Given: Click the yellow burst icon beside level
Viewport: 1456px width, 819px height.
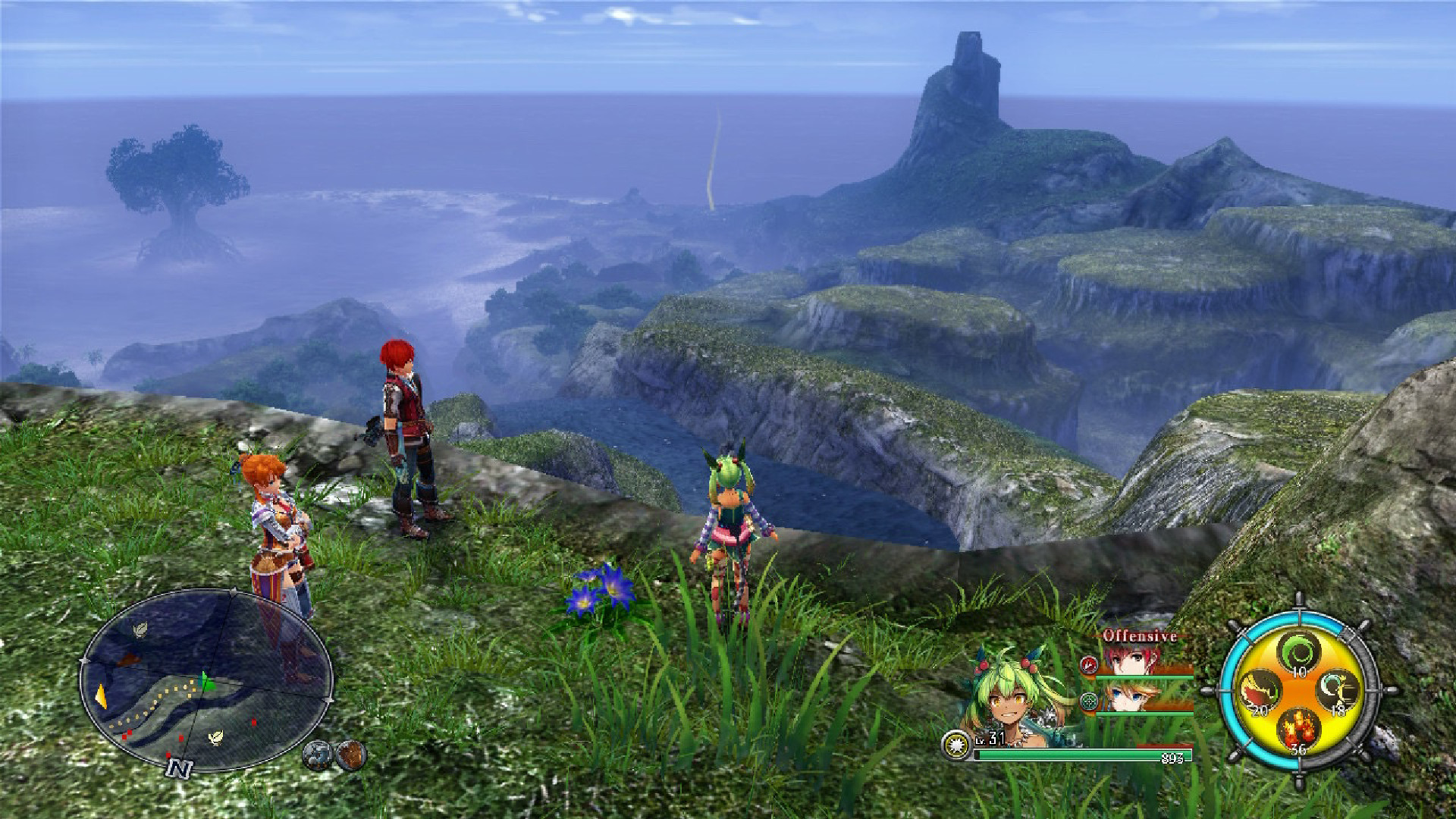Looking at the screenshot, I should (x=957, y=745).
